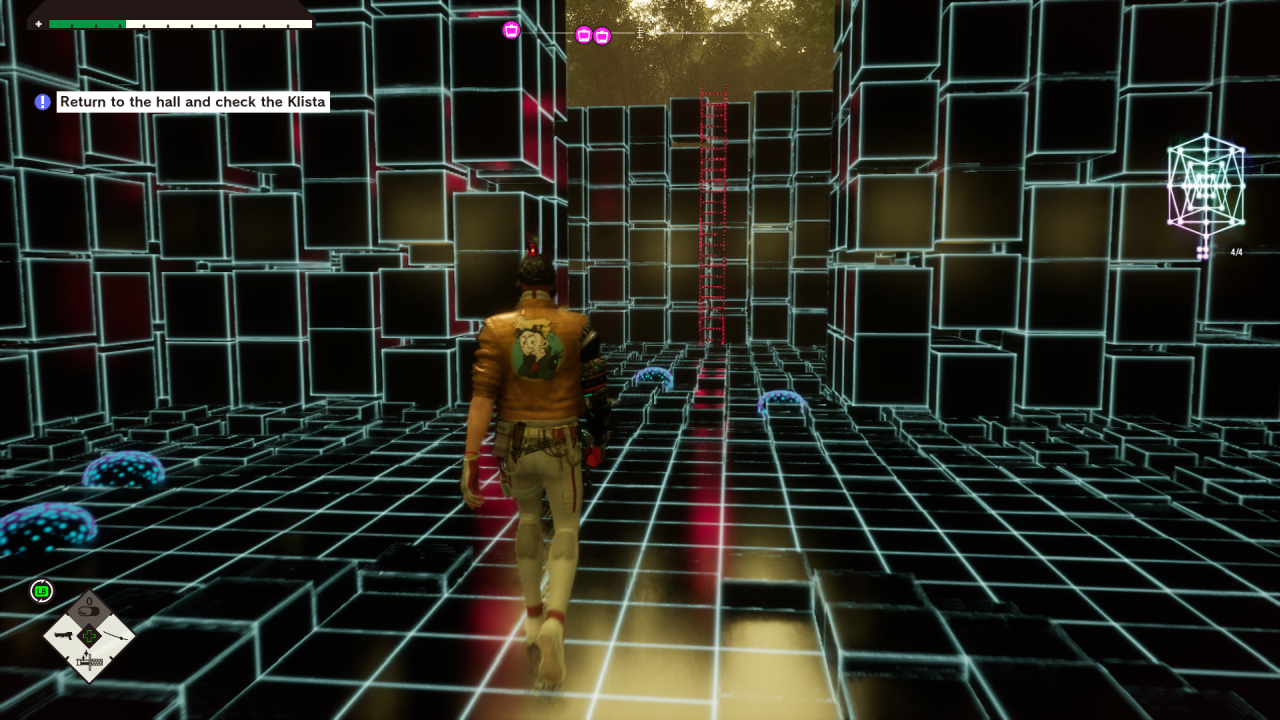1280x720 pixels.
Task: Select the bottom heavy weapon slot
Action: pos(89,662)
